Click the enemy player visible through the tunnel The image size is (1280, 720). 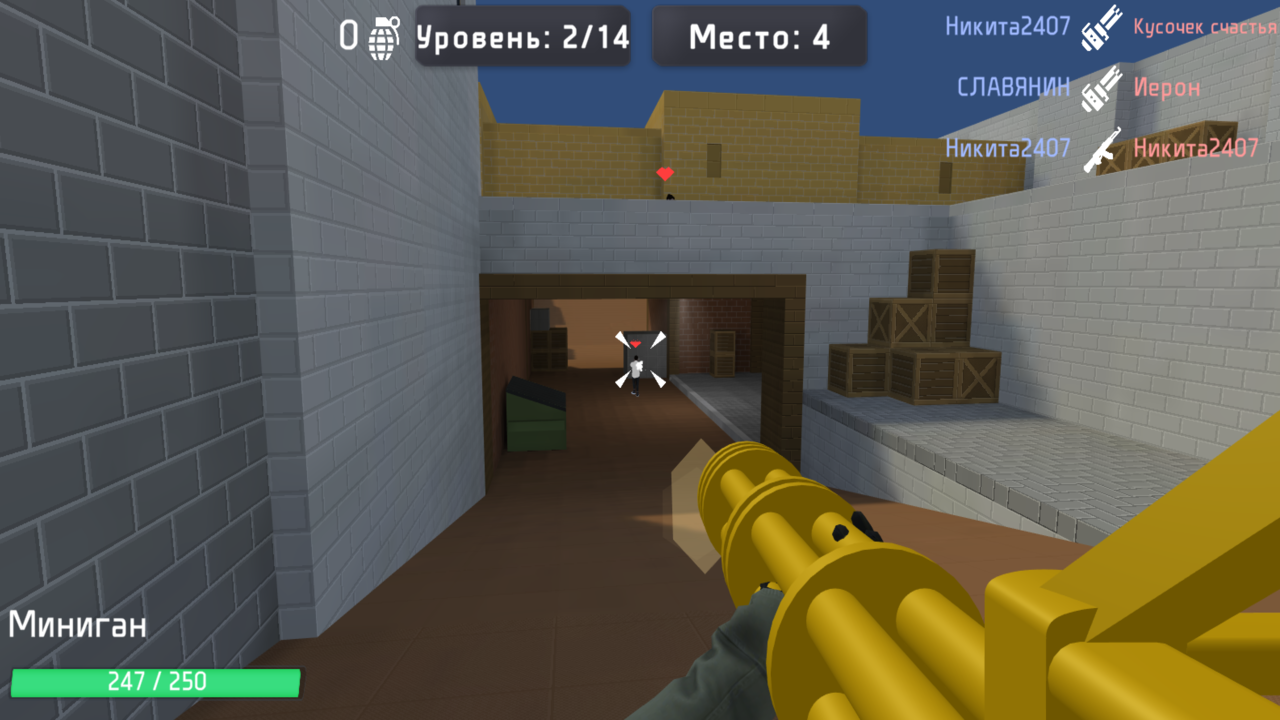[x=637, y=375]
